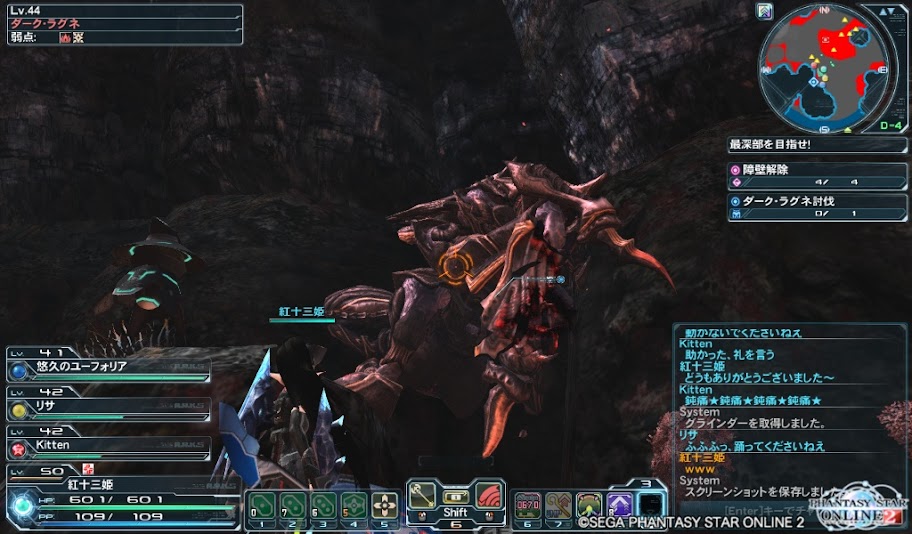
Task: Use the green item in subpalette slot 2
Action: 292,505
